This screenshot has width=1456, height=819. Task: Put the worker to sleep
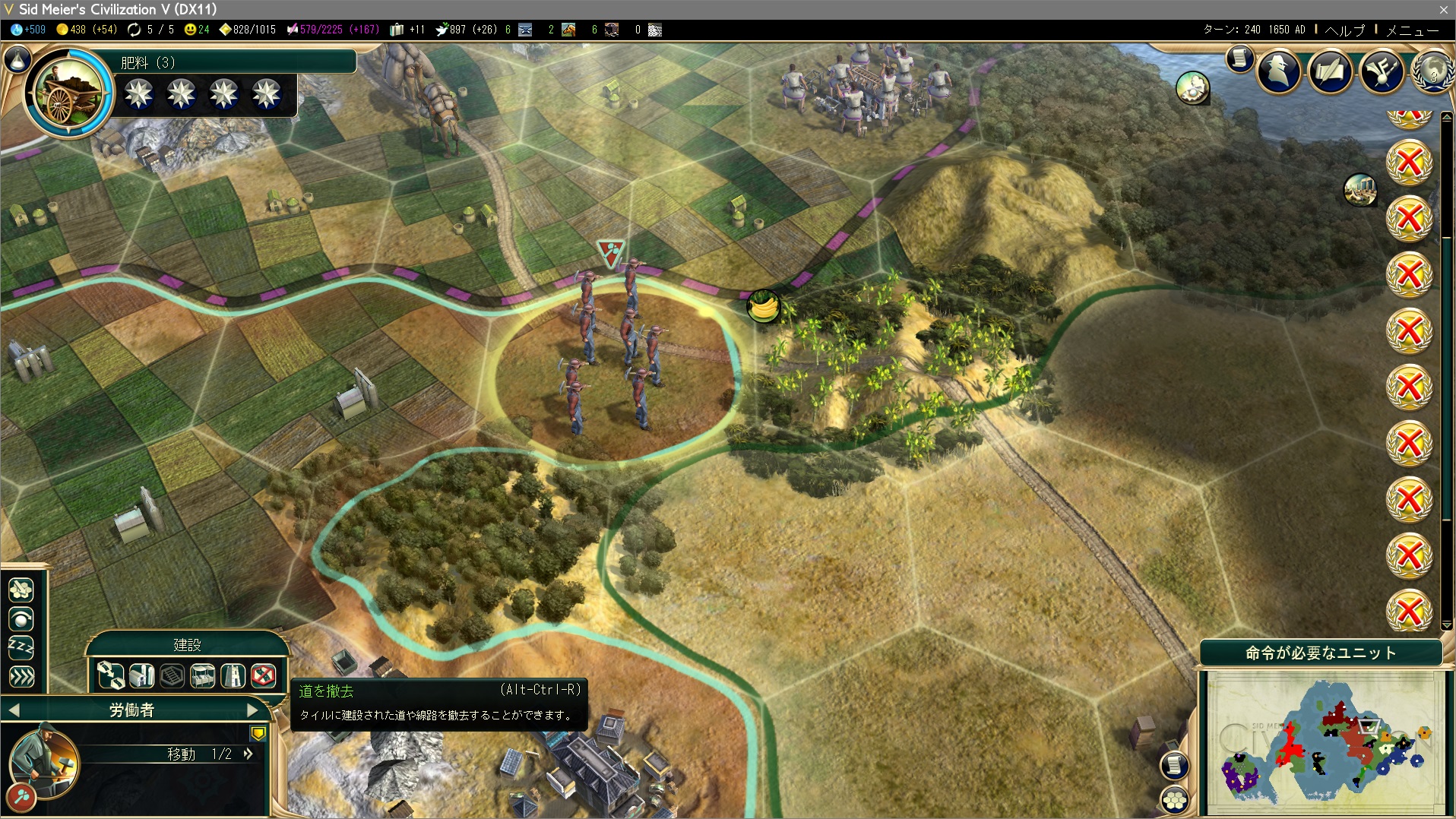click(21, 648)
